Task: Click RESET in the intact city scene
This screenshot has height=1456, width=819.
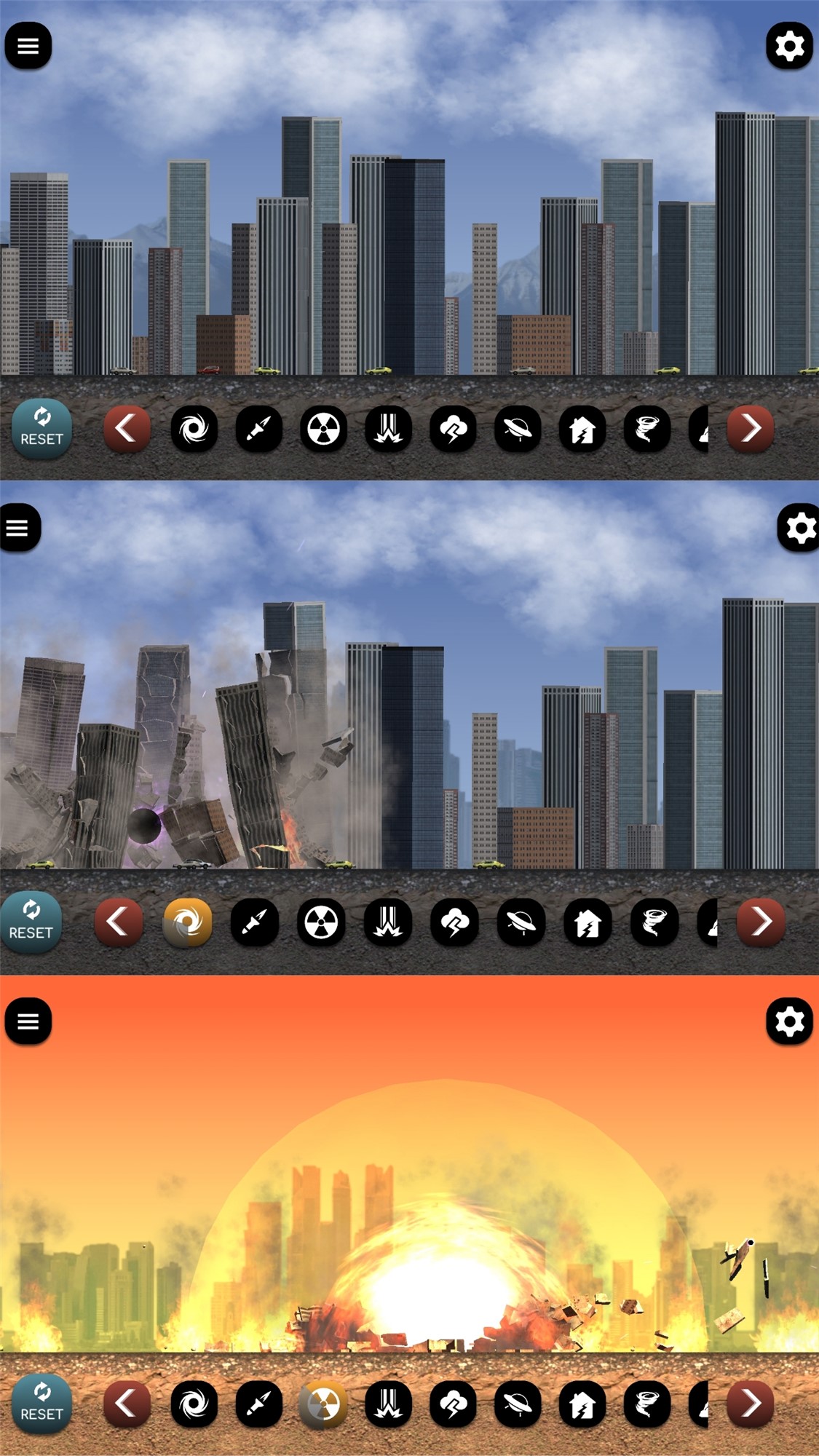Action: [41, 428]
